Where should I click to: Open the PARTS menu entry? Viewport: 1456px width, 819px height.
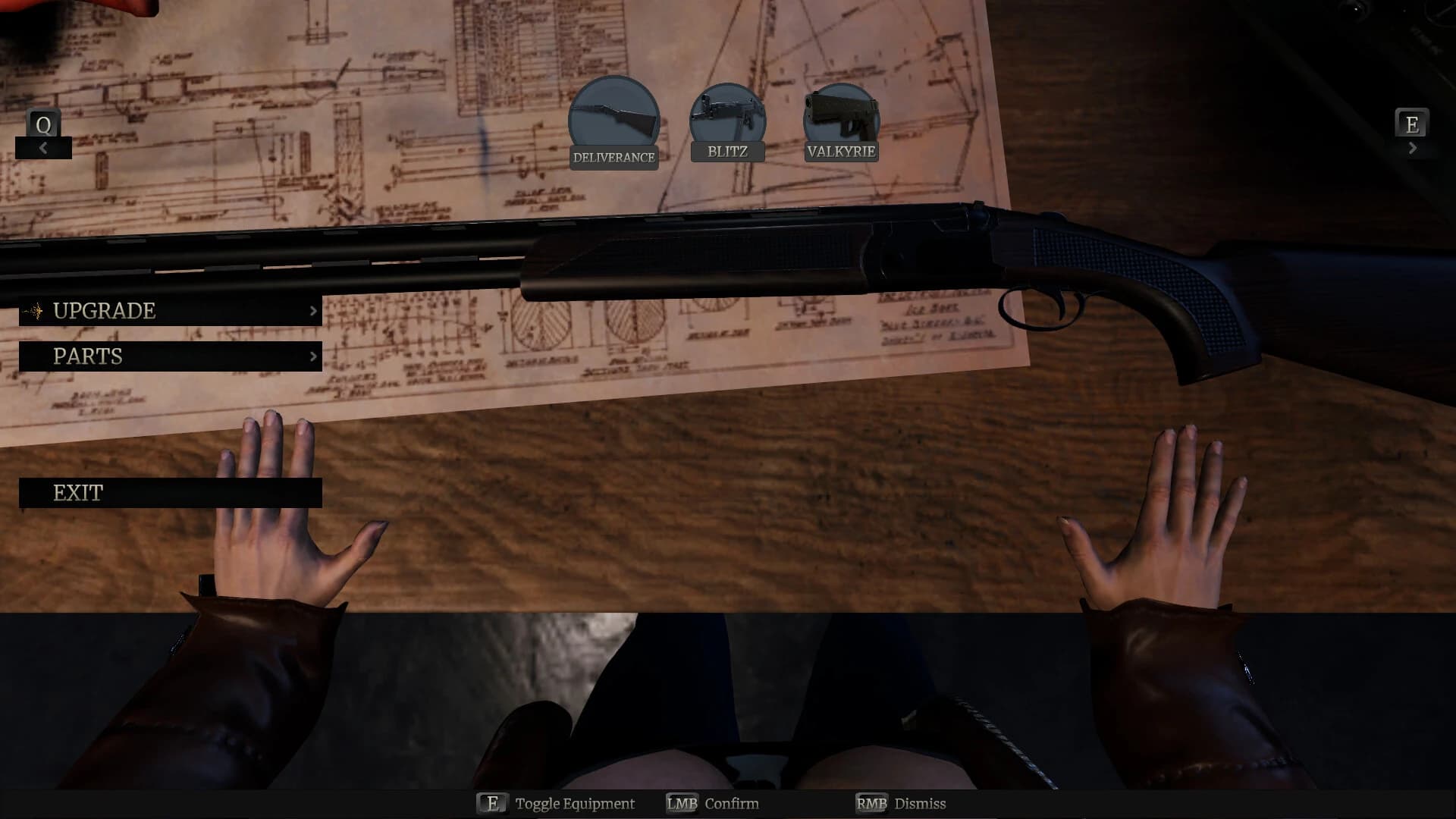coord(87,356)
